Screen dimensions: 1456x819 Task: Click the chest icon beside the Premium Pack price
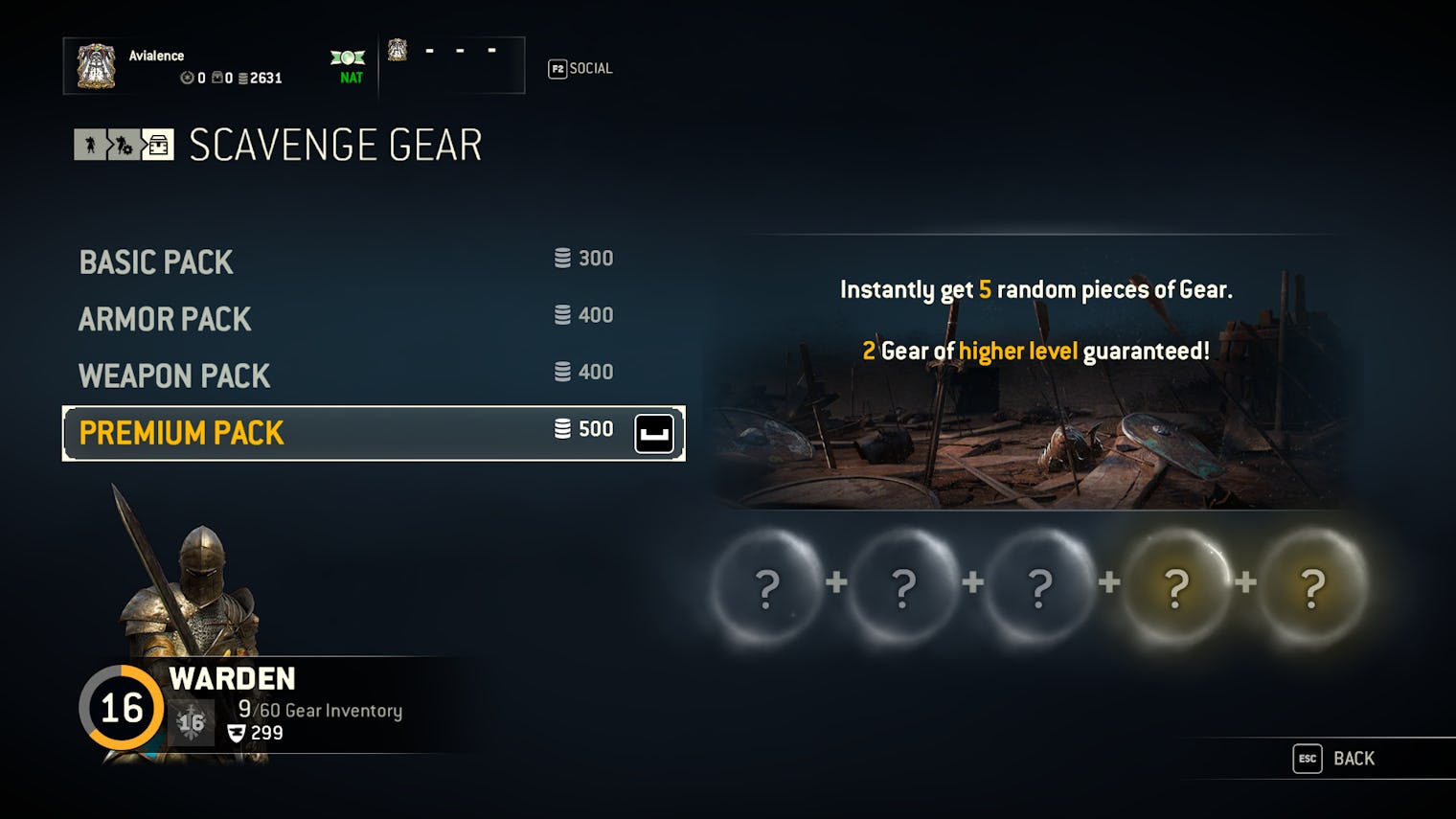click(653, 433)
